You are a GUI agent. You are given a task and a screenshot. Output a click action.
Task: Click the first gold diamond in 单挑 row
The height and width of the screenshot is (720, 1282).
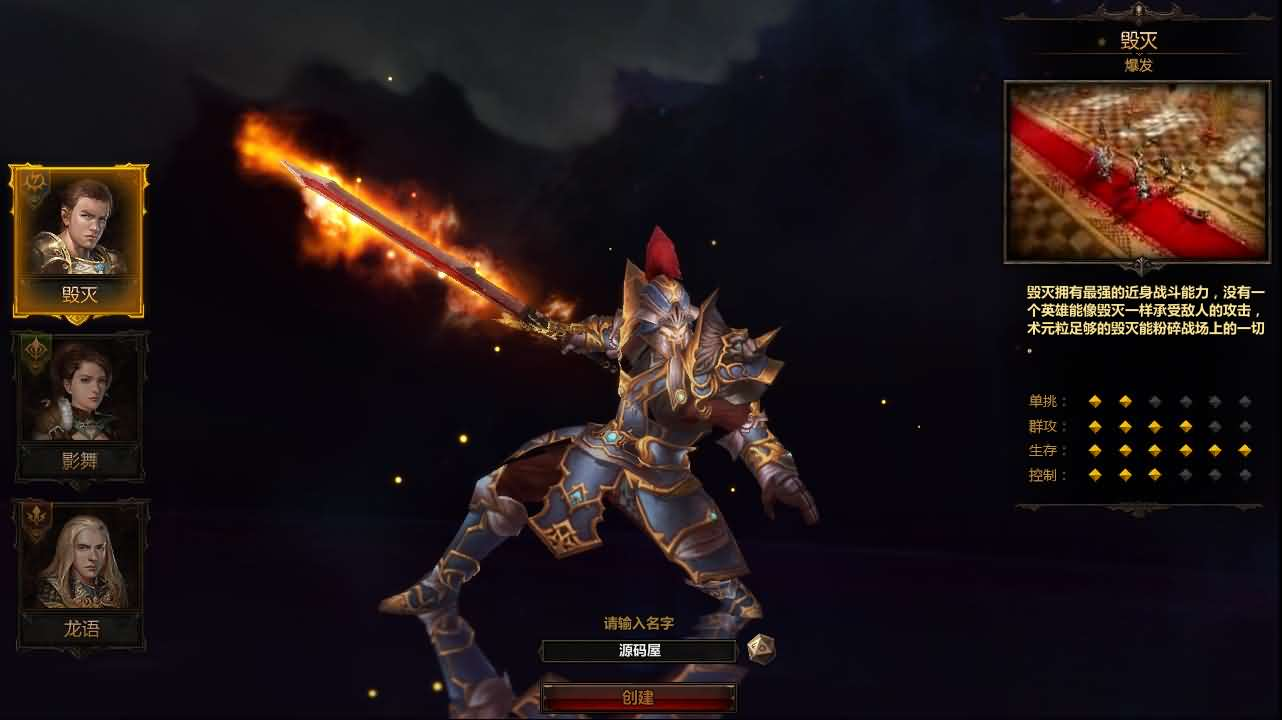click(1096, 401)
